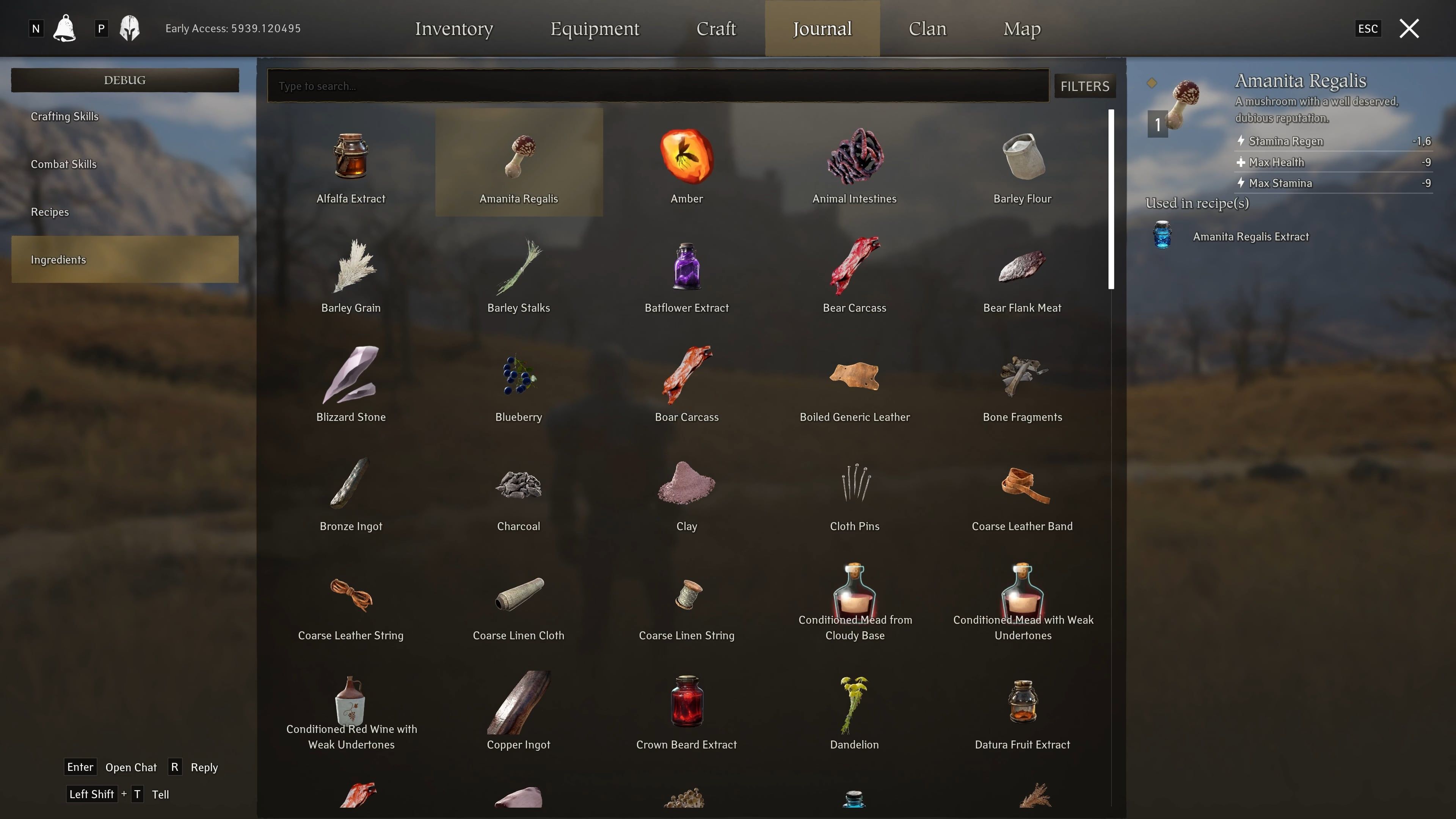Show the Crafting Skills section
This screenshot has height=819, width=1456.
coord(64,116)
